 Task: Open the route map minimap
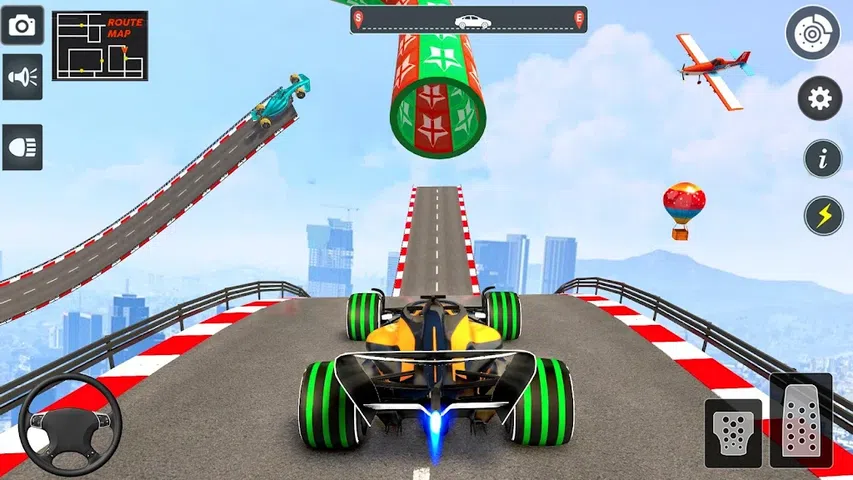click(100, 45)
